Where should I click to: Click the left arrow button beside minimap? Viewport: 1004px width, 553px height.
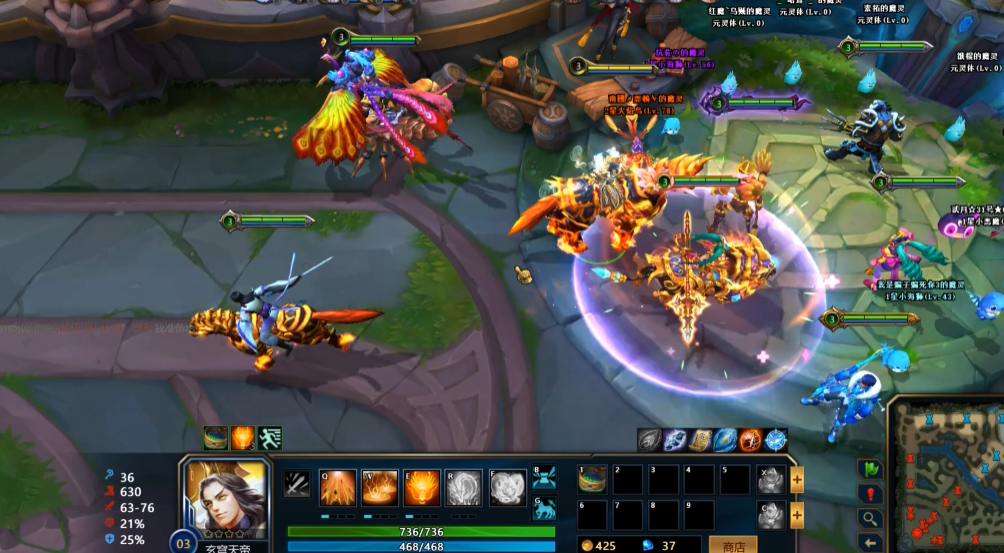point(870,543)
